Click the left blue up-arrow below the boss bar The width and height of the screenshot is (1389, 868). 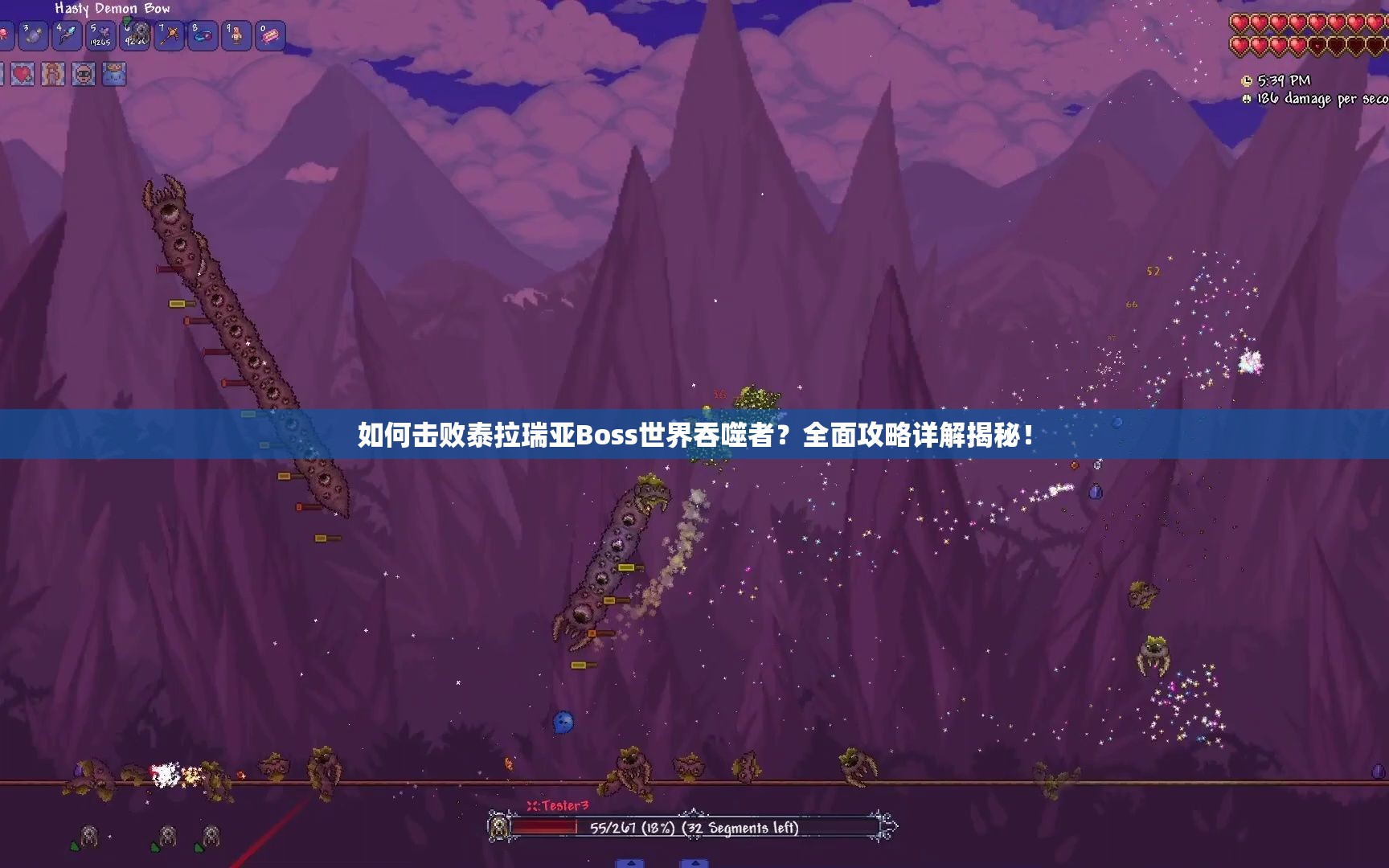(x=630, y=863)
